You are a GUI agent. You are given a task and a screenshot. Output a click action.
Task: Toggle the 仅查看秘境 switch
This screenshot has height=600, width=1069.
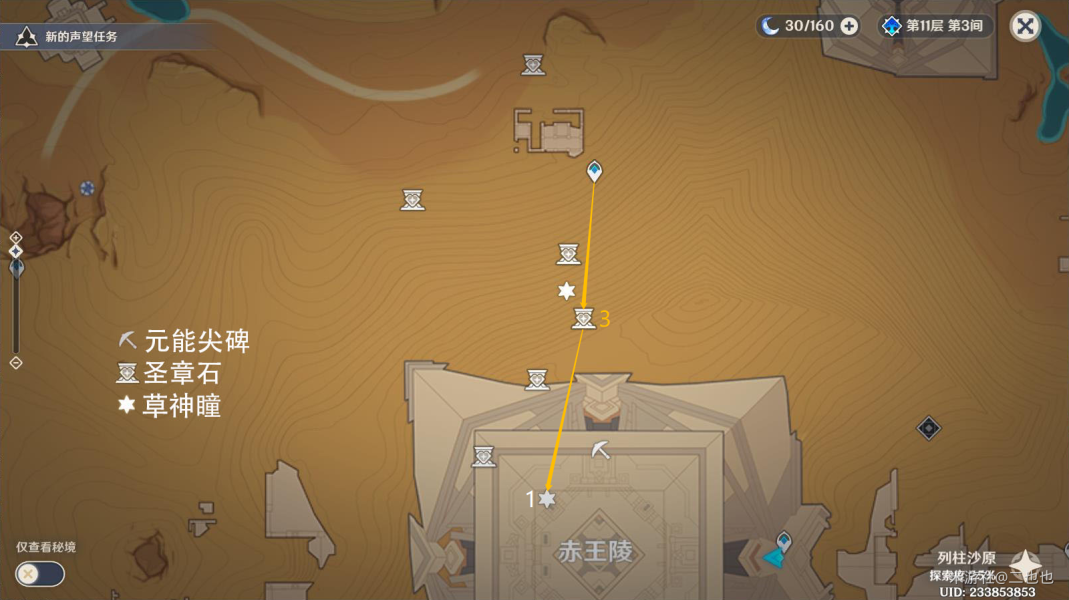tap(40, 574)
